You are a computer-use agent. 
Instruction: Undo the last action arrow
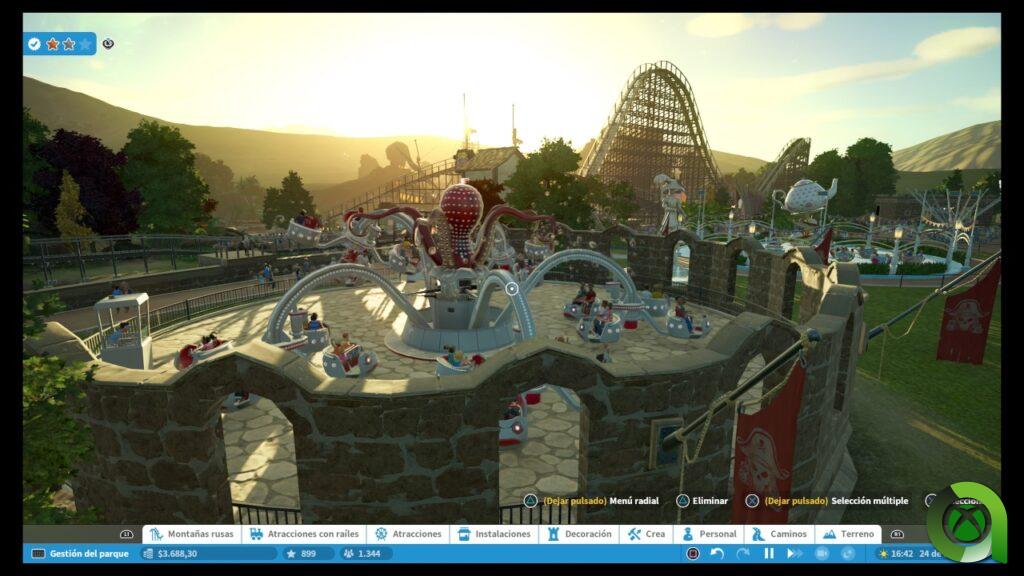click(717, 553)
